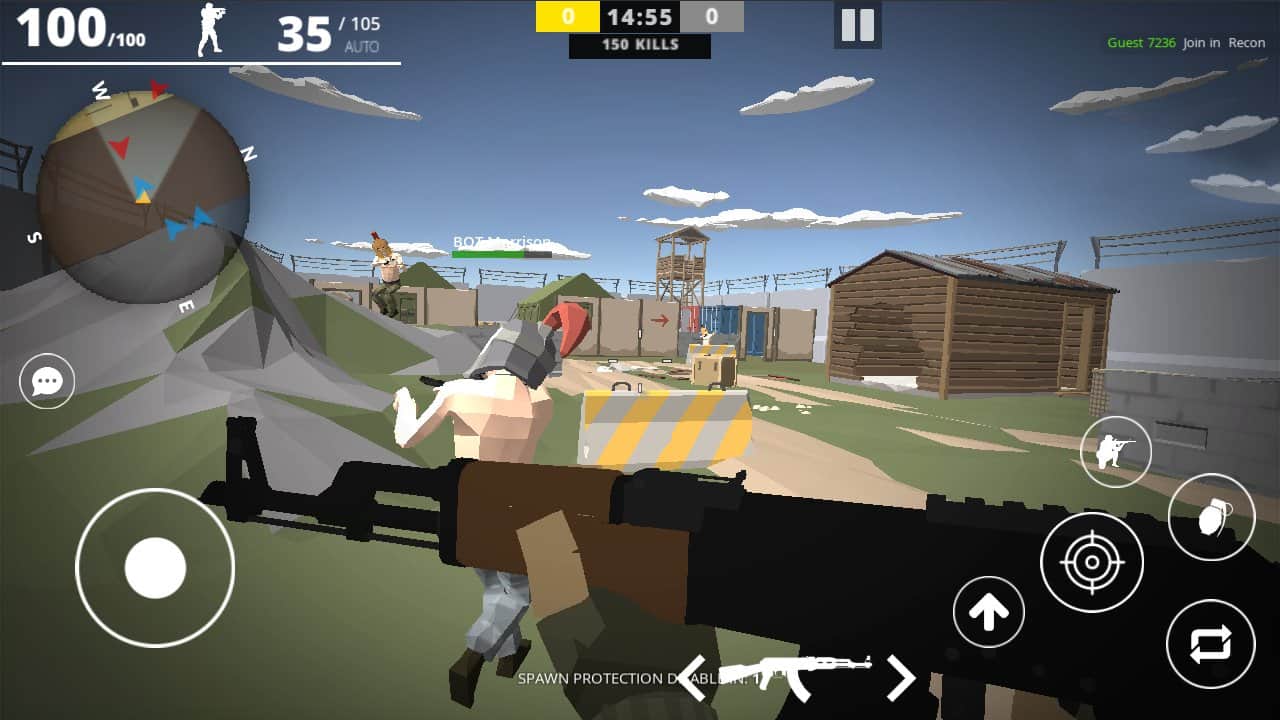Tap the soldier icon next to ammo count
This screenshot has height=720, width=1280.
pos(212,28)
